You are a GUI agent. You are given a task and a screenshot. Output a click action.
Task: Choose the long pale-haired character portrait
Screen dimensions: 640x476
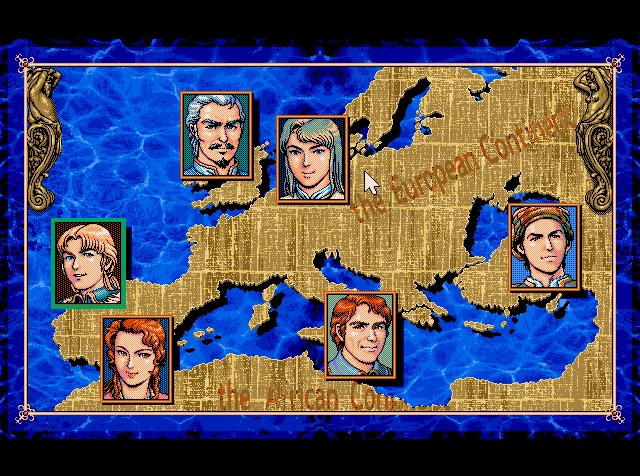pyautogui.click(x=312, y=159)
